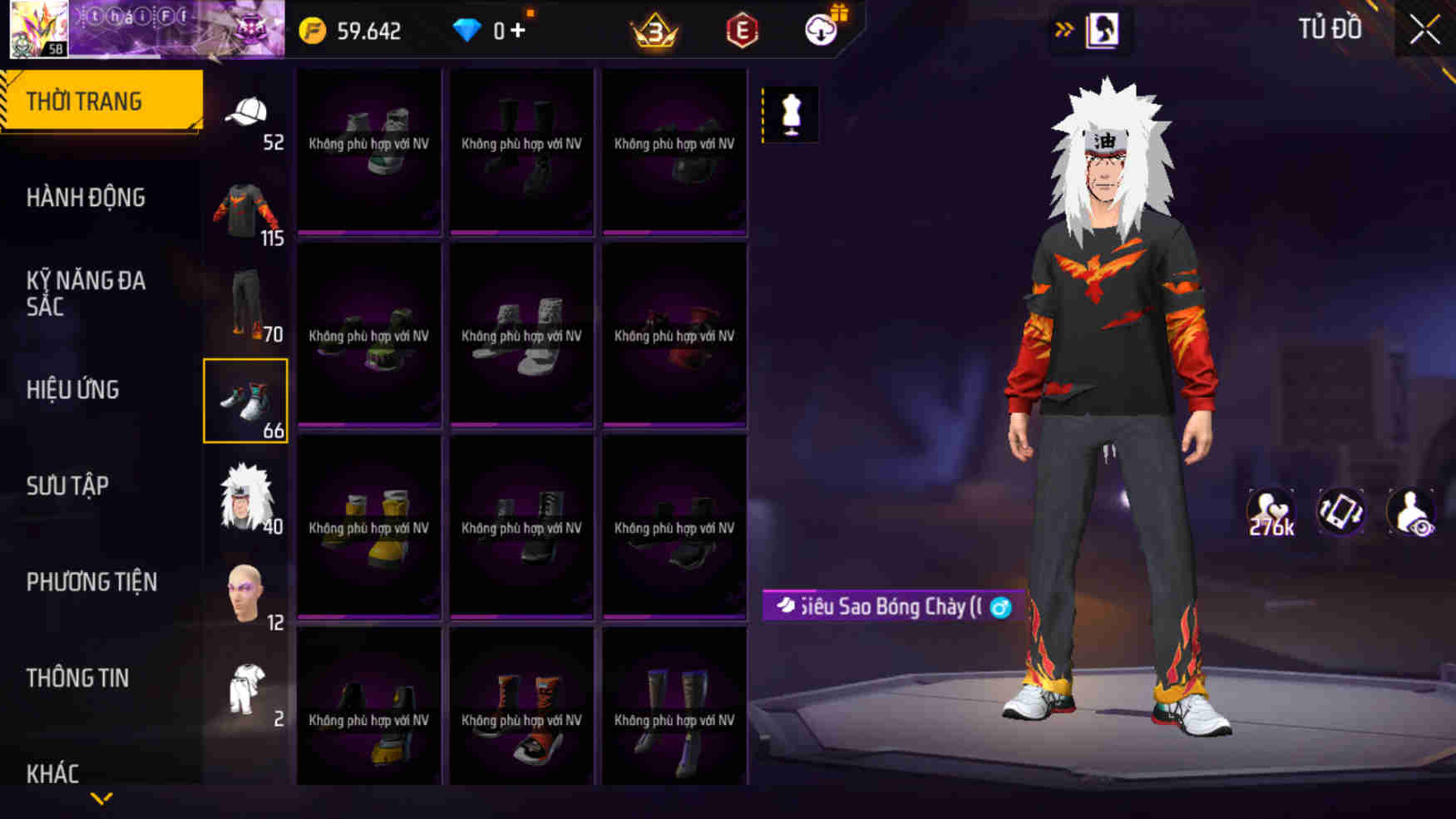Open the red E badge menu
This screenshot has width=1456, height=819.
click(743, 32)
